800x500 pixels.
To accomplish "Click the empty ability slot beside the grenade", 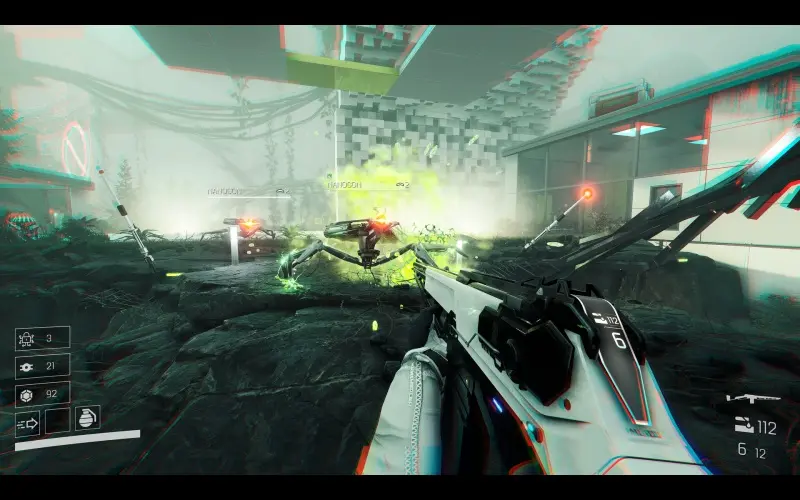I will [x=58, y=421].
